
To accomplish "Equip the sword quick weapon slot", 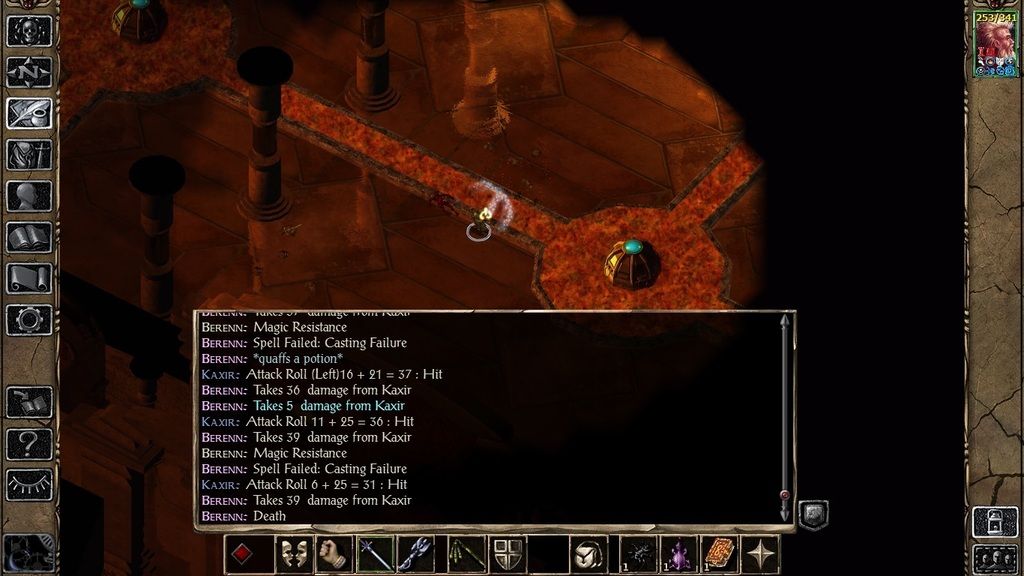I will coord(375,555).
